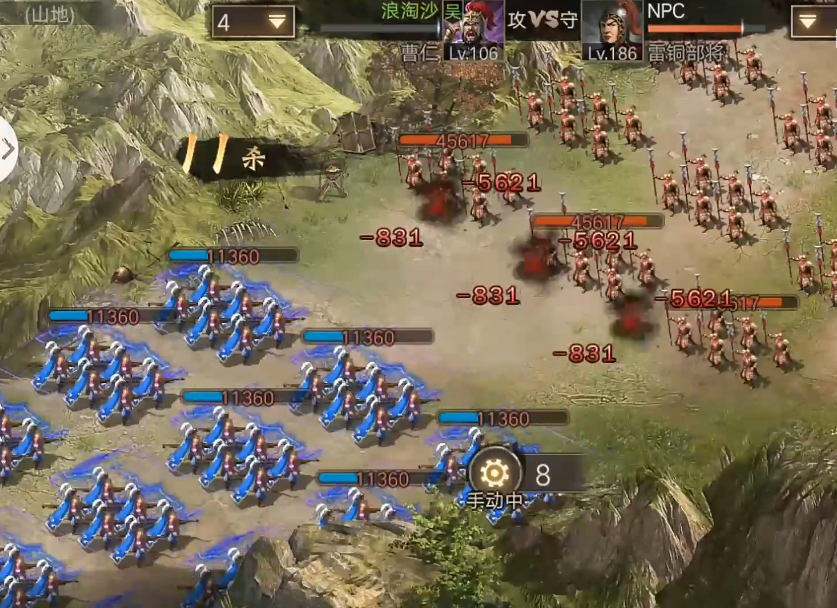
Task: Select attacker general 曹仁's portrait
Action: click(473, 28)
